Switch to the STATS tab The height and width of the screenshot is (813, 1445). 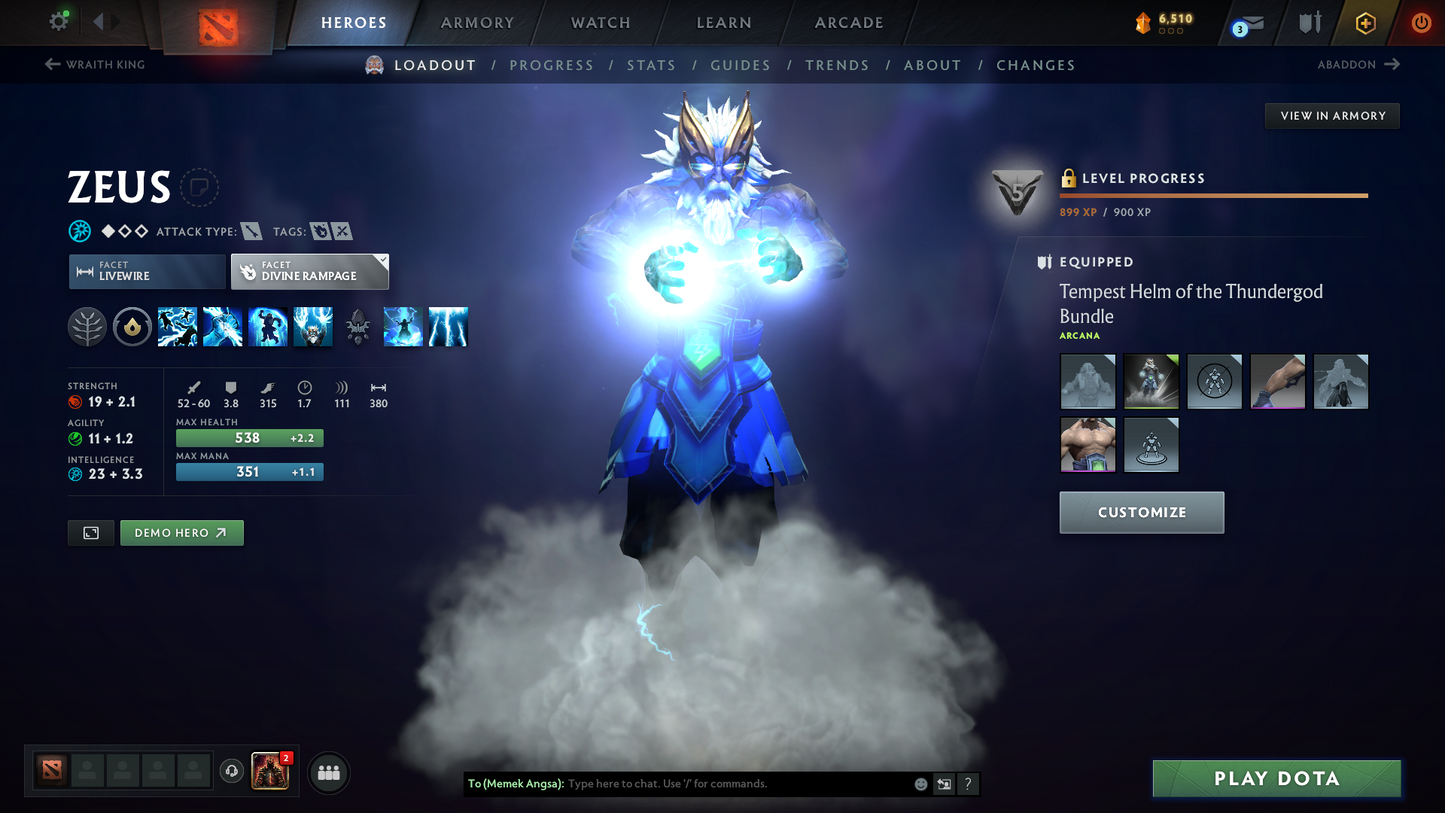pos(651,65)
